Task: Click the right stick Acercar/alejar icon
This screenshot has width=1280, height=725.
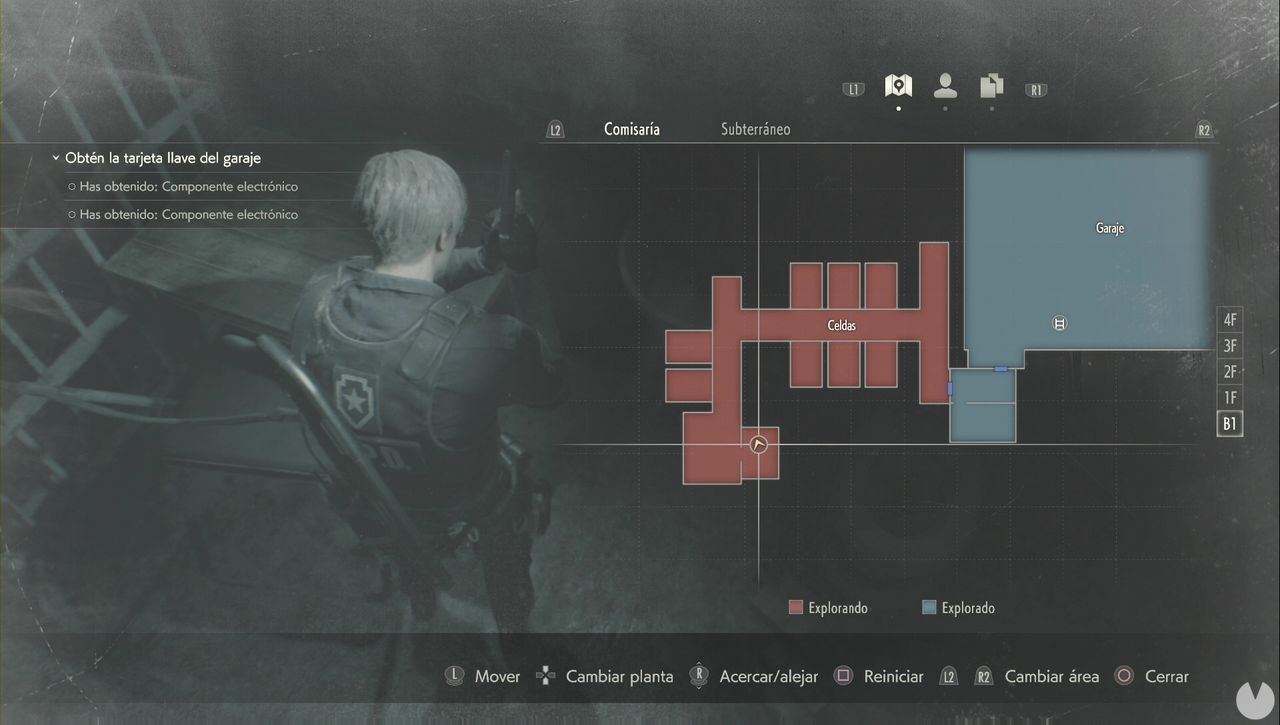Action: tap(698, 676)
